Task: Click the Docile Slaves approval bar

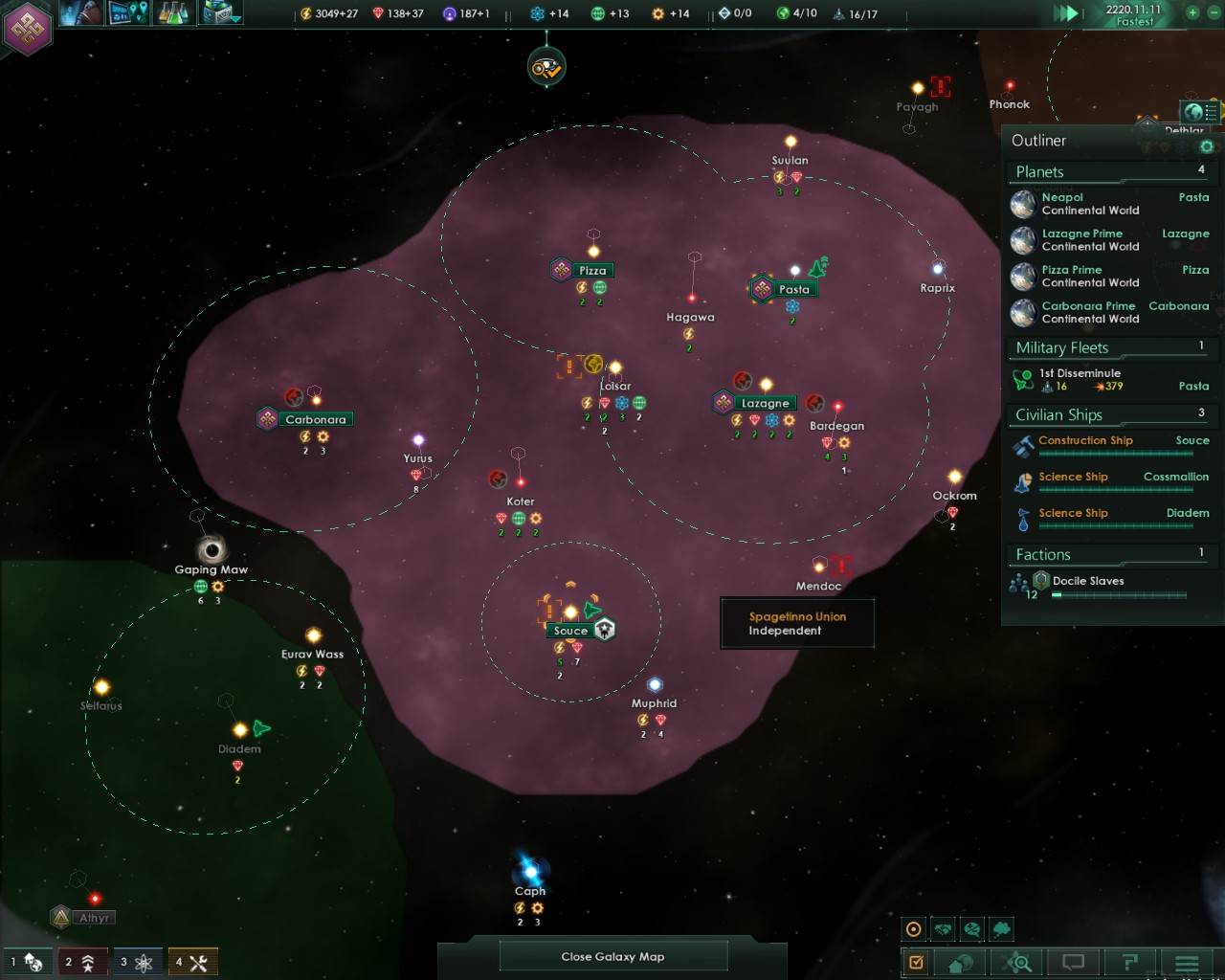Action: (1120, 593)
